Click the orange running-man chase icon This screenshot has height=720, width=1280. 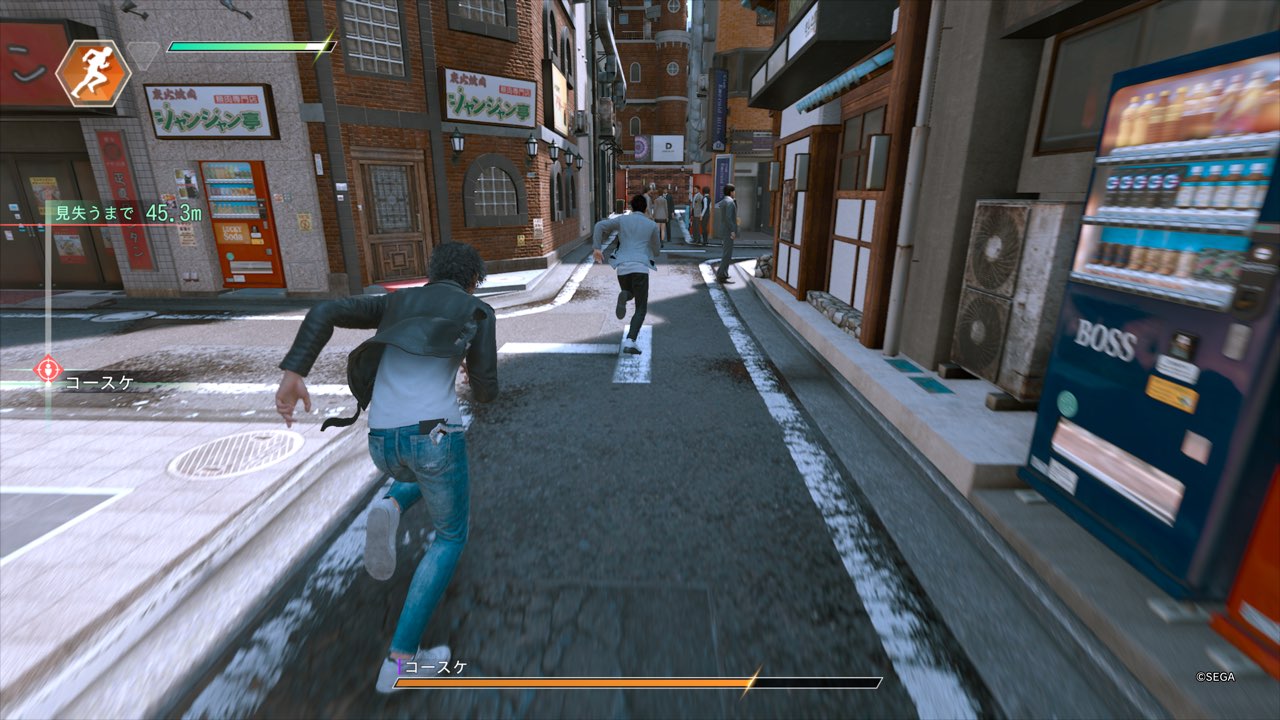93,73
